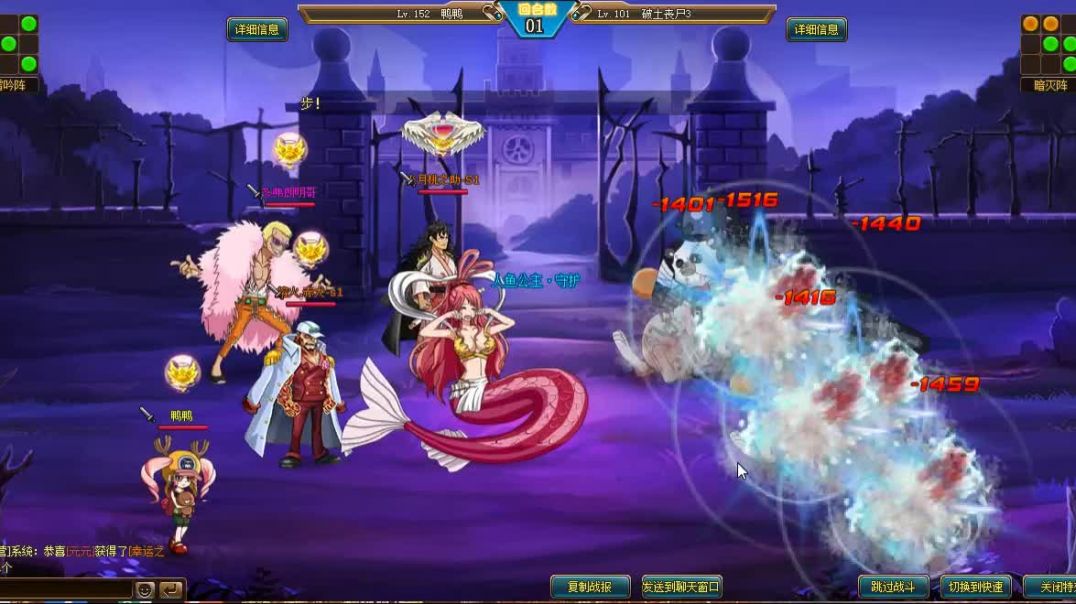View the 暗灭阵 formation grid
Viewport: 1076px width, 604px height.
pyautogui.click(x=1049, y=44)
